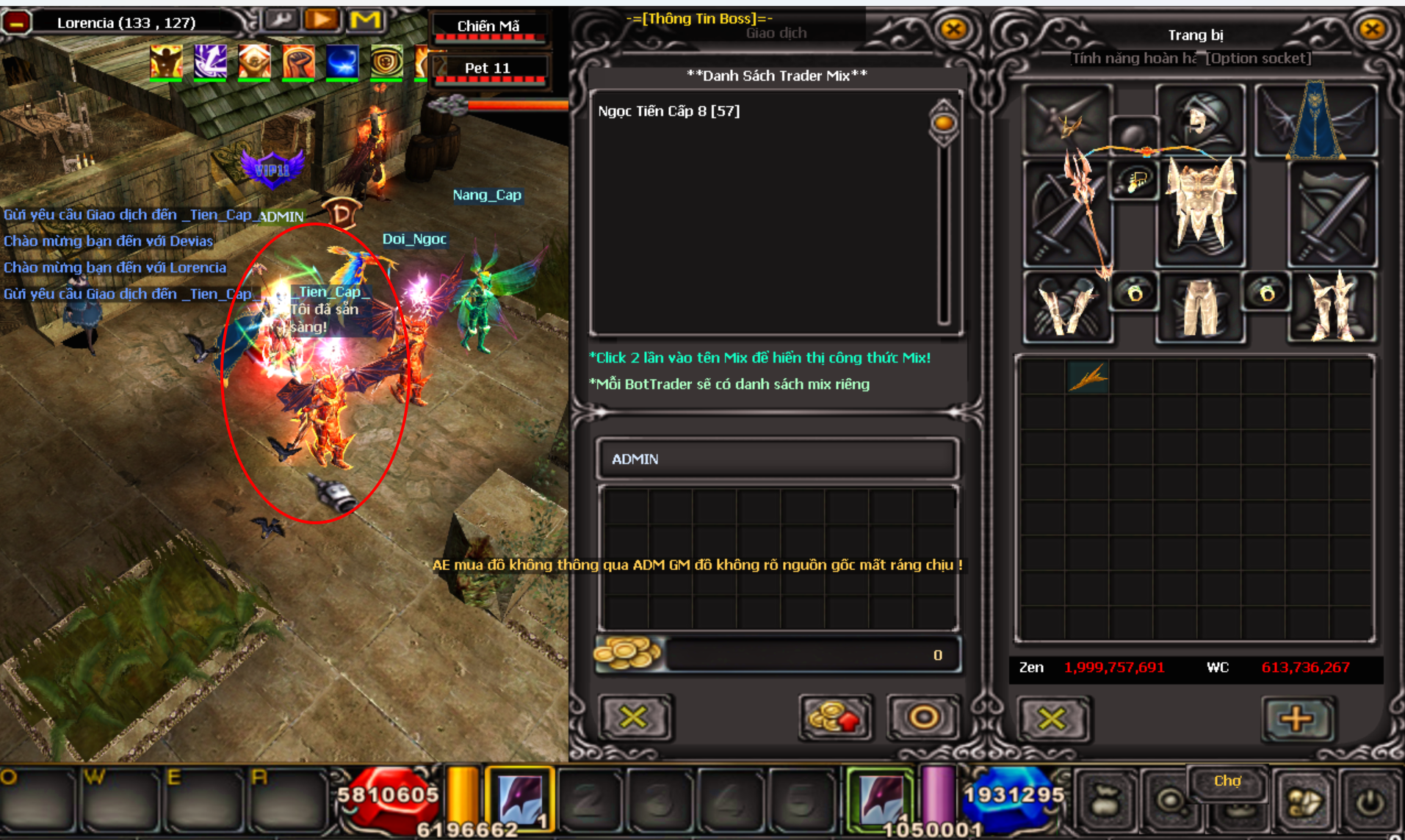Click the X button under the inventory grid
Image resolution: width=1405 pixels, height=840 pixels.
1052,718
